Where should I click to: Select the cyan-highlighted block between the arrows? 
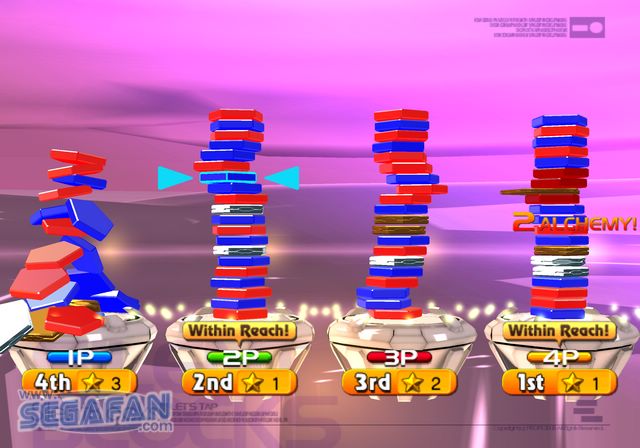tap(228, 177)
